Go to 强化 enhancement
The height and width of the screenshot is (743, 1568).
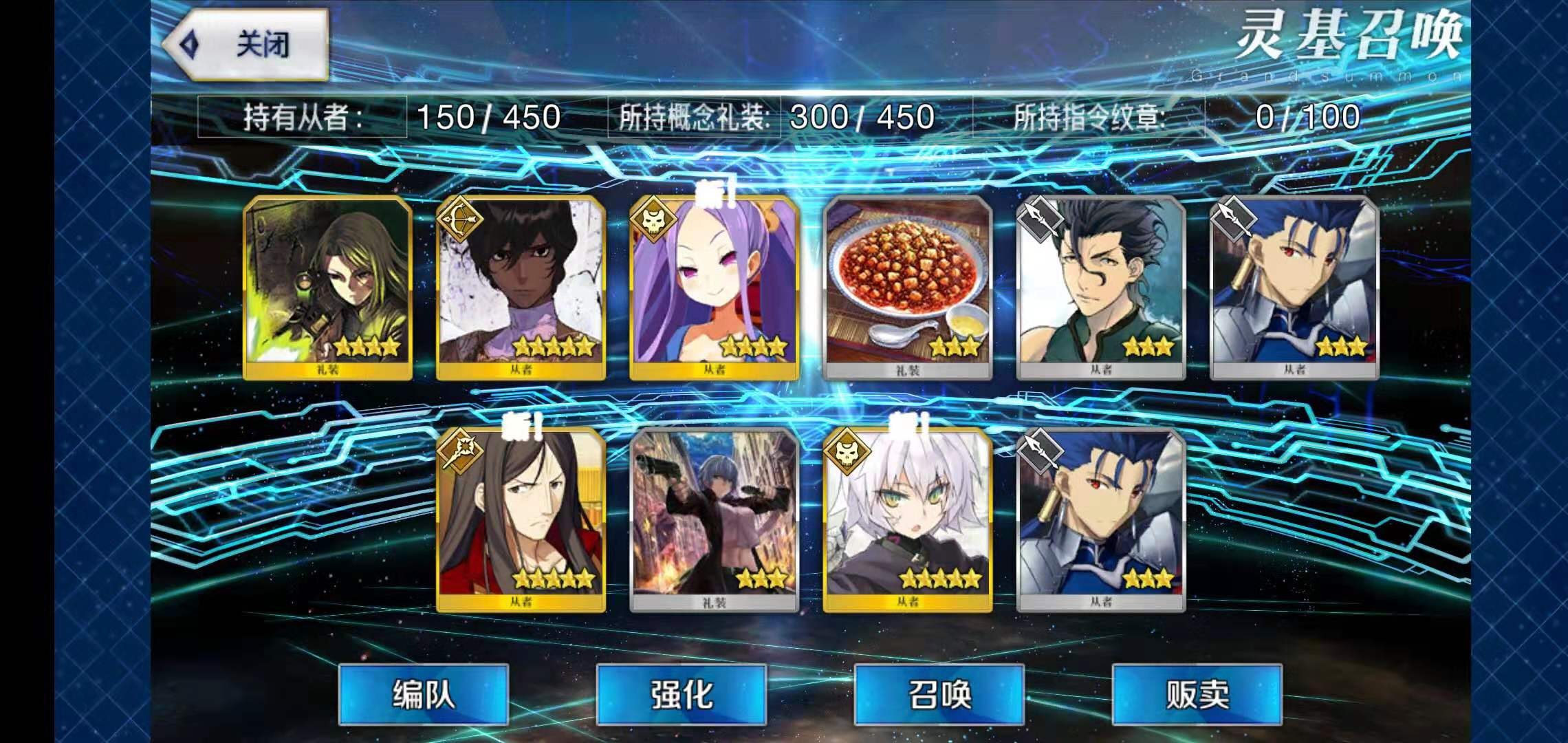(681, 694)
